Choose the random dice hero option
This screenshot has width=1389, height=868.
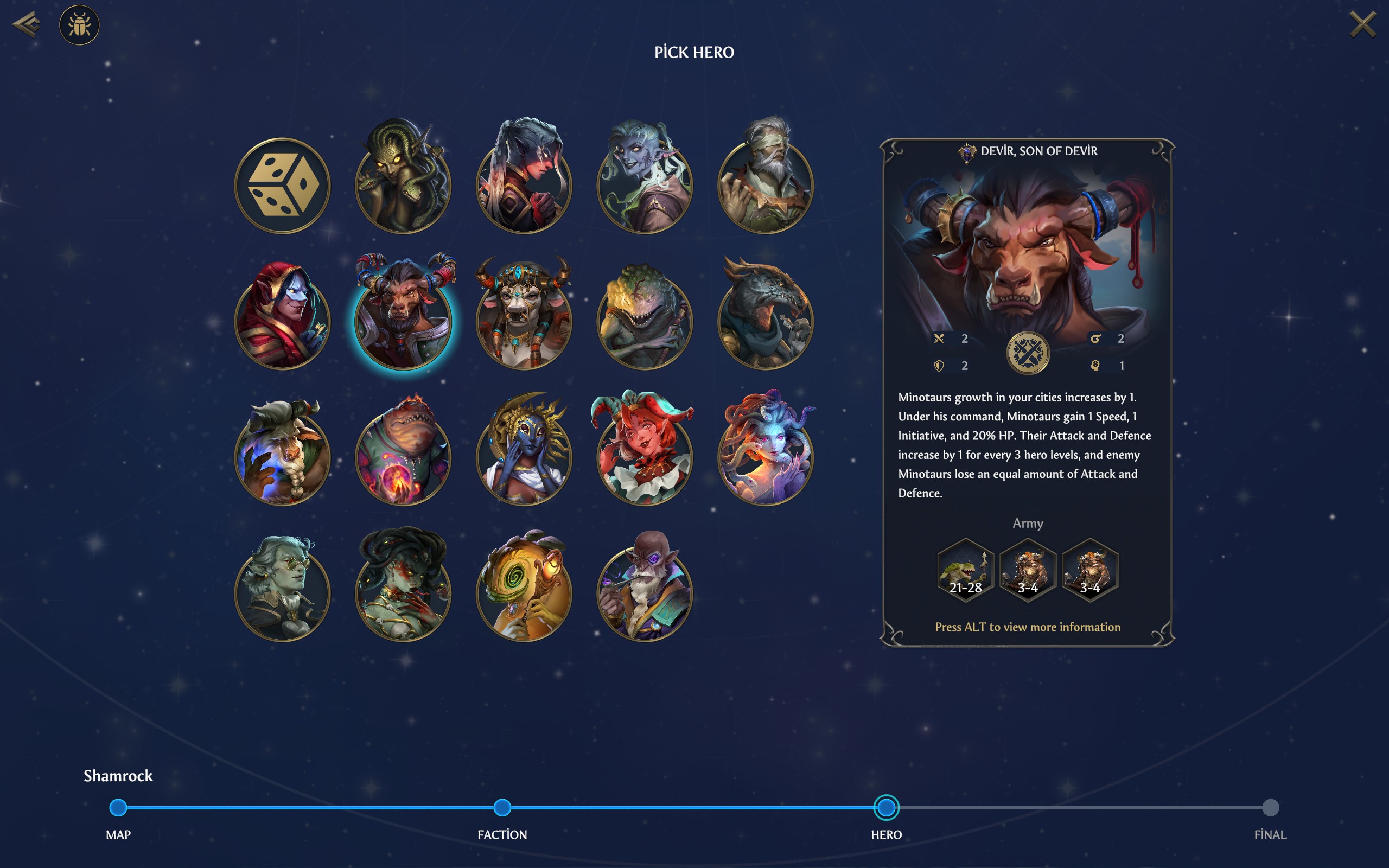coord(282,186)
